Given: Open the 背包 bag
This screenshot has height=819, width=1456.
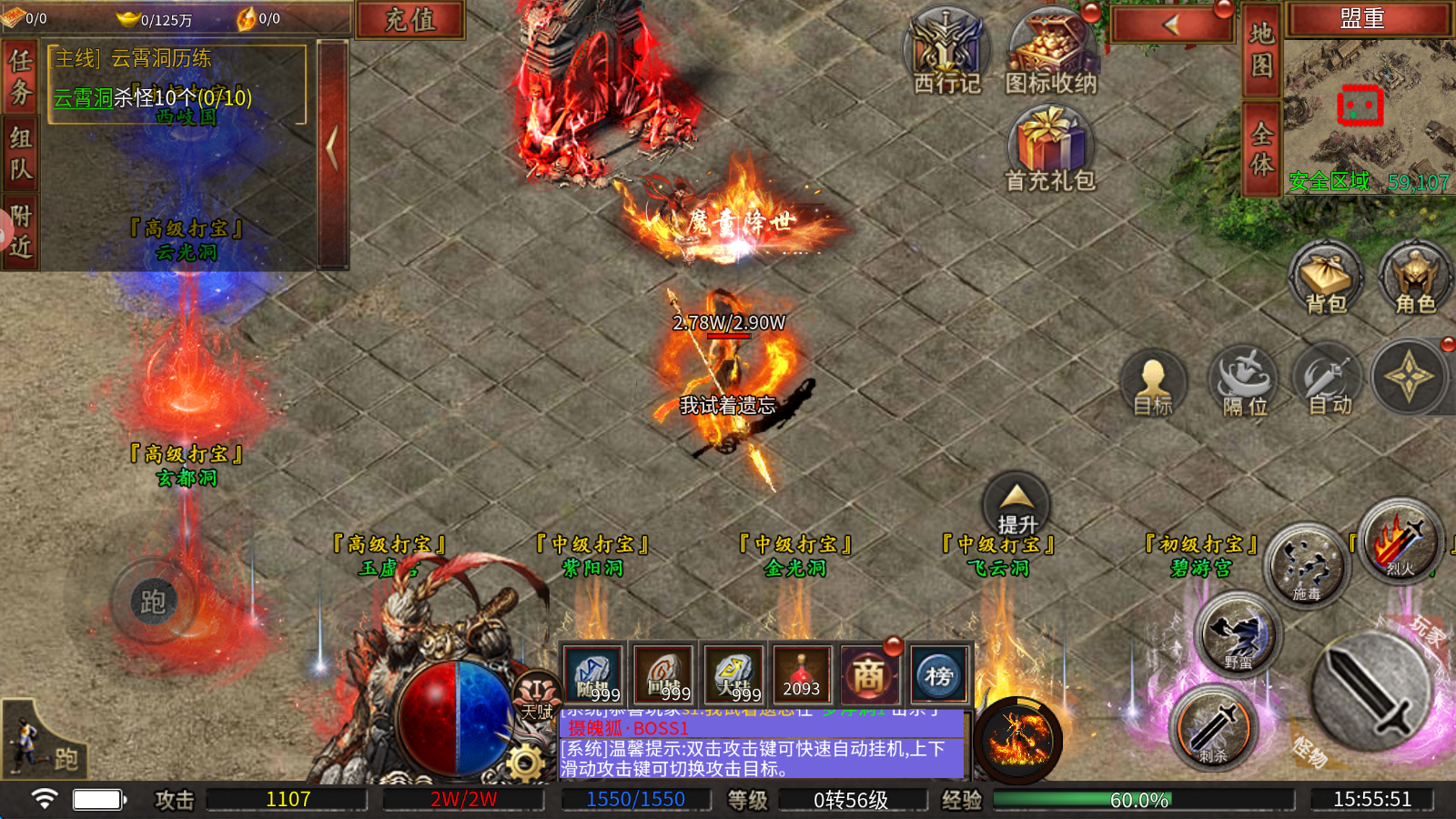Looking at the screenshot, I should point(1325,278).
